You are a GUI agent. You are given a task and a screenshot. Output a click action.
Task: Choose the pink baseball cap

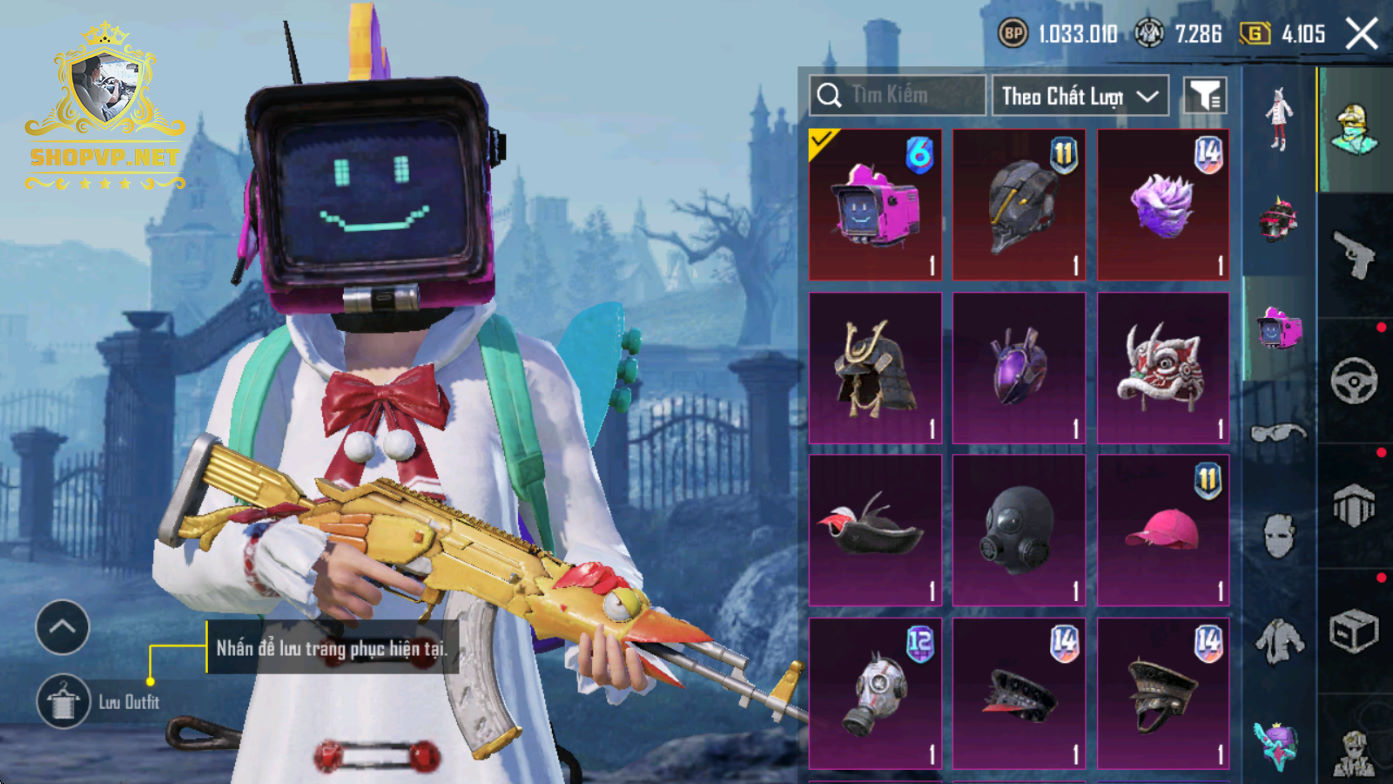coord(1163,531)
